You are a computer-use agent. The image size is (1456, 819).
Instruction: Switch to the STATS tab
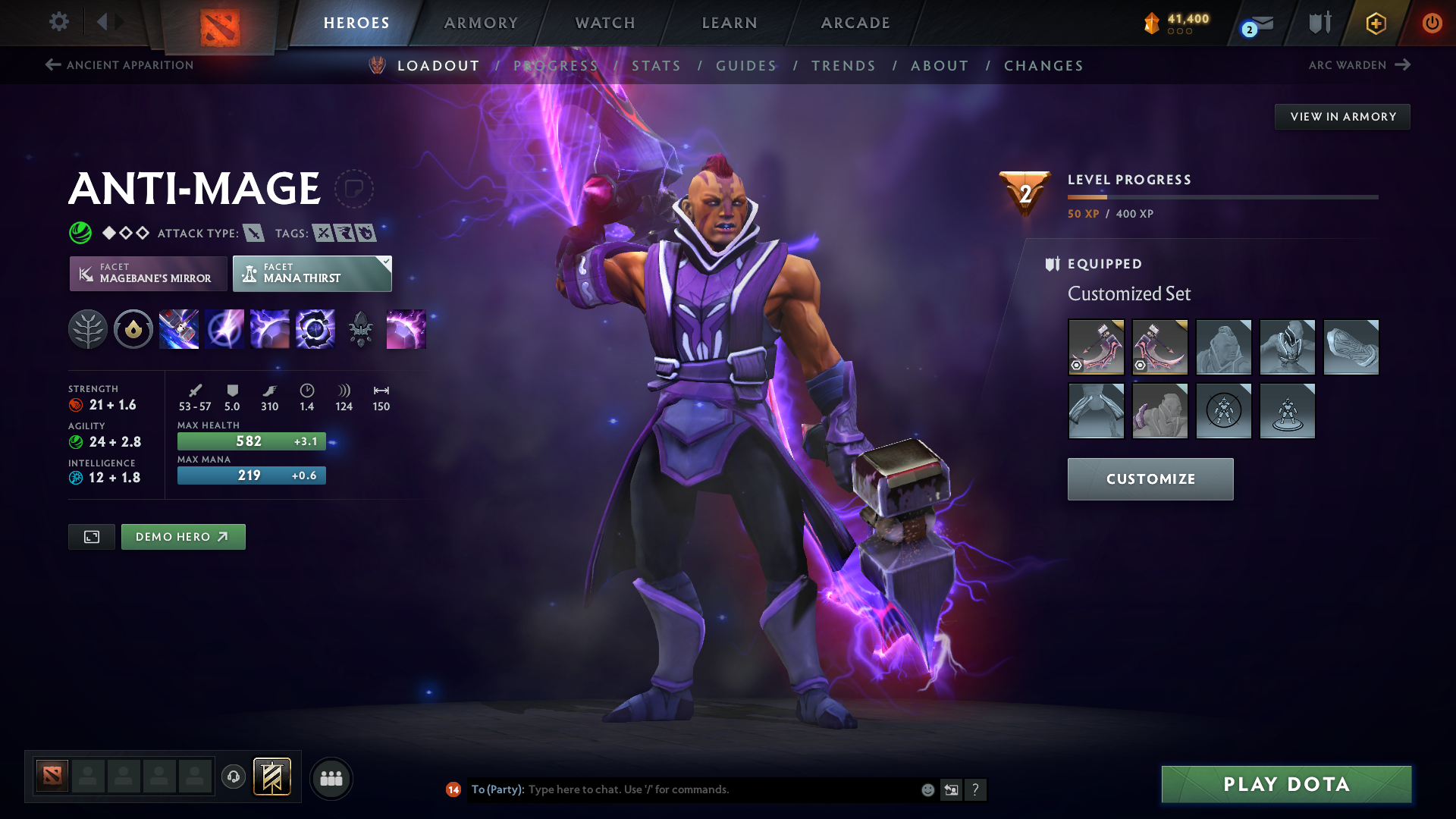(x=657, y=66)
